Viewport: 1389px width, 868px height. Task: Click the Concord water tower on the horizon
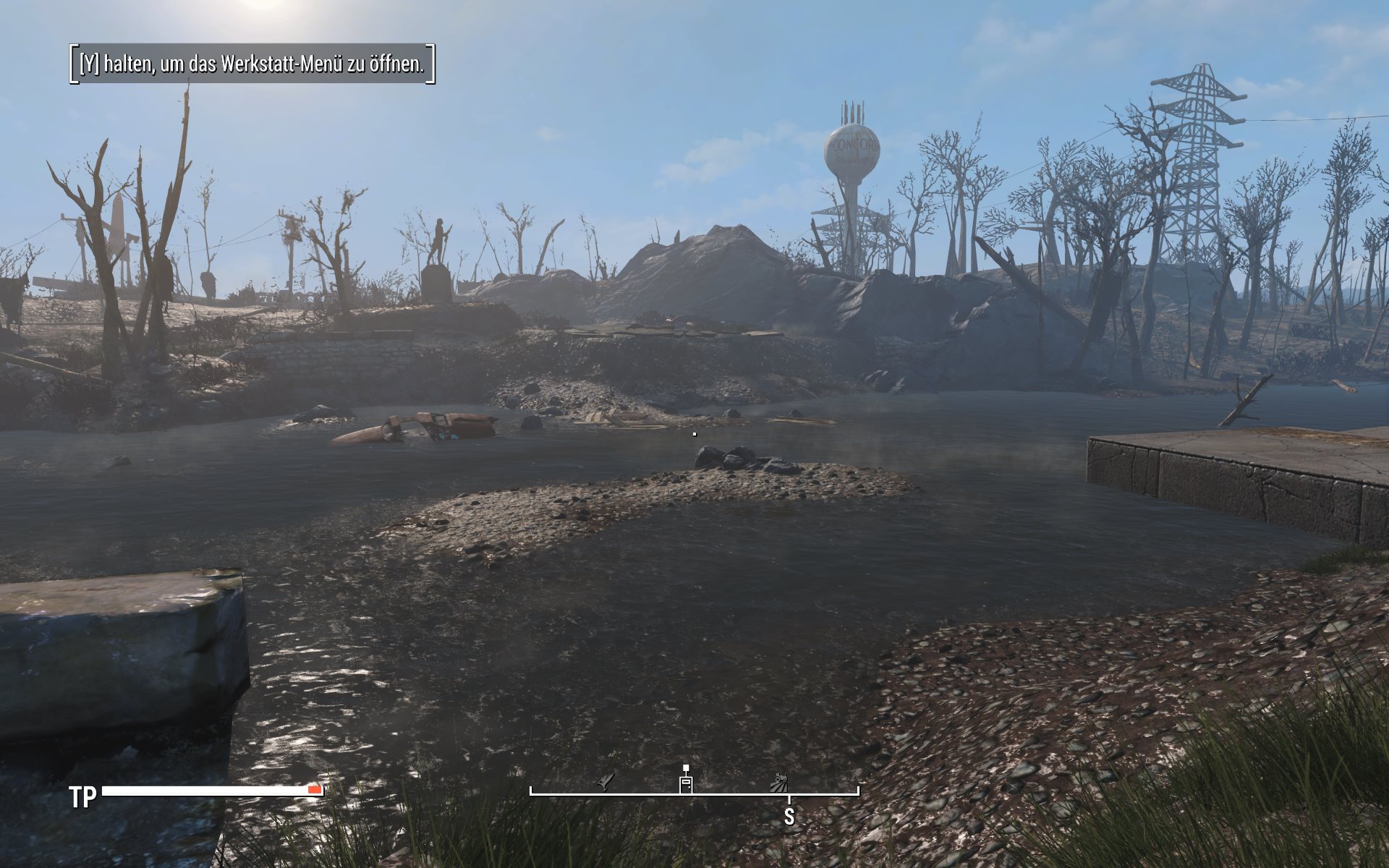point(852,152)
